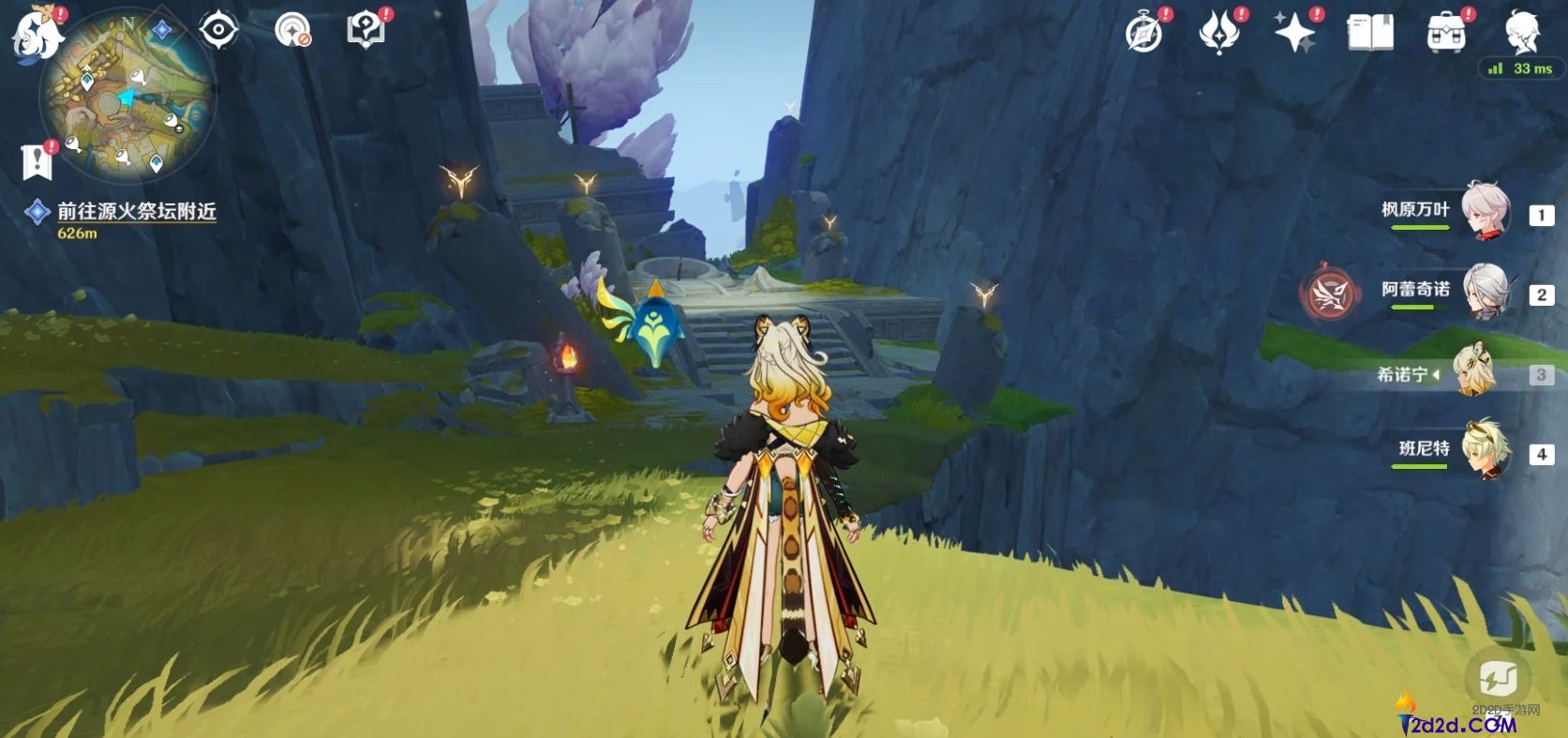Open the winged battle pass icon
This screenshot has width=1568, height=738.
pyautogui.click(x=1219, y=34)
